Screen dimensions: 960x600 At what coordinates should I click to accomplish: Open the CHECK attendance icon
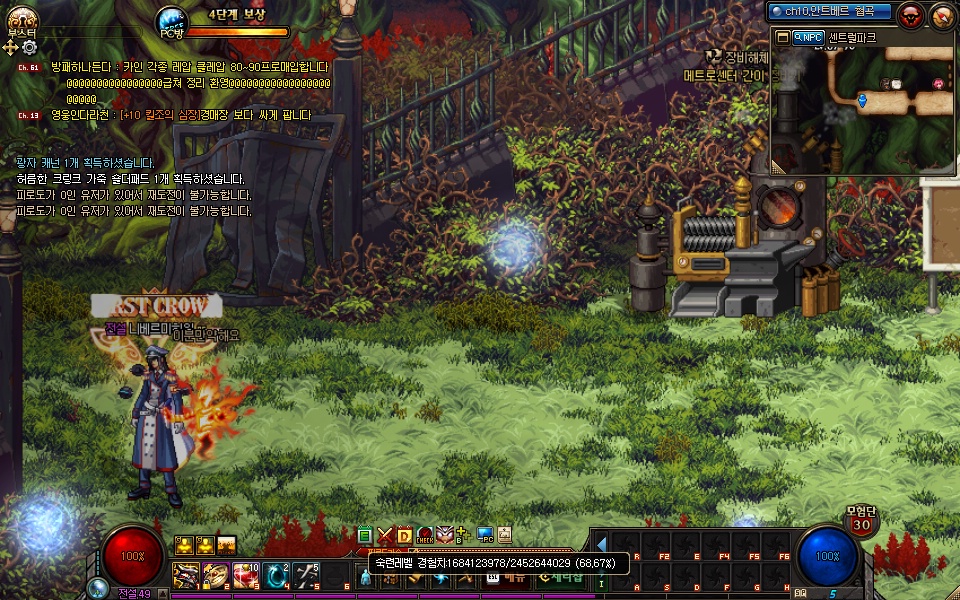click(x=425, y=535)
